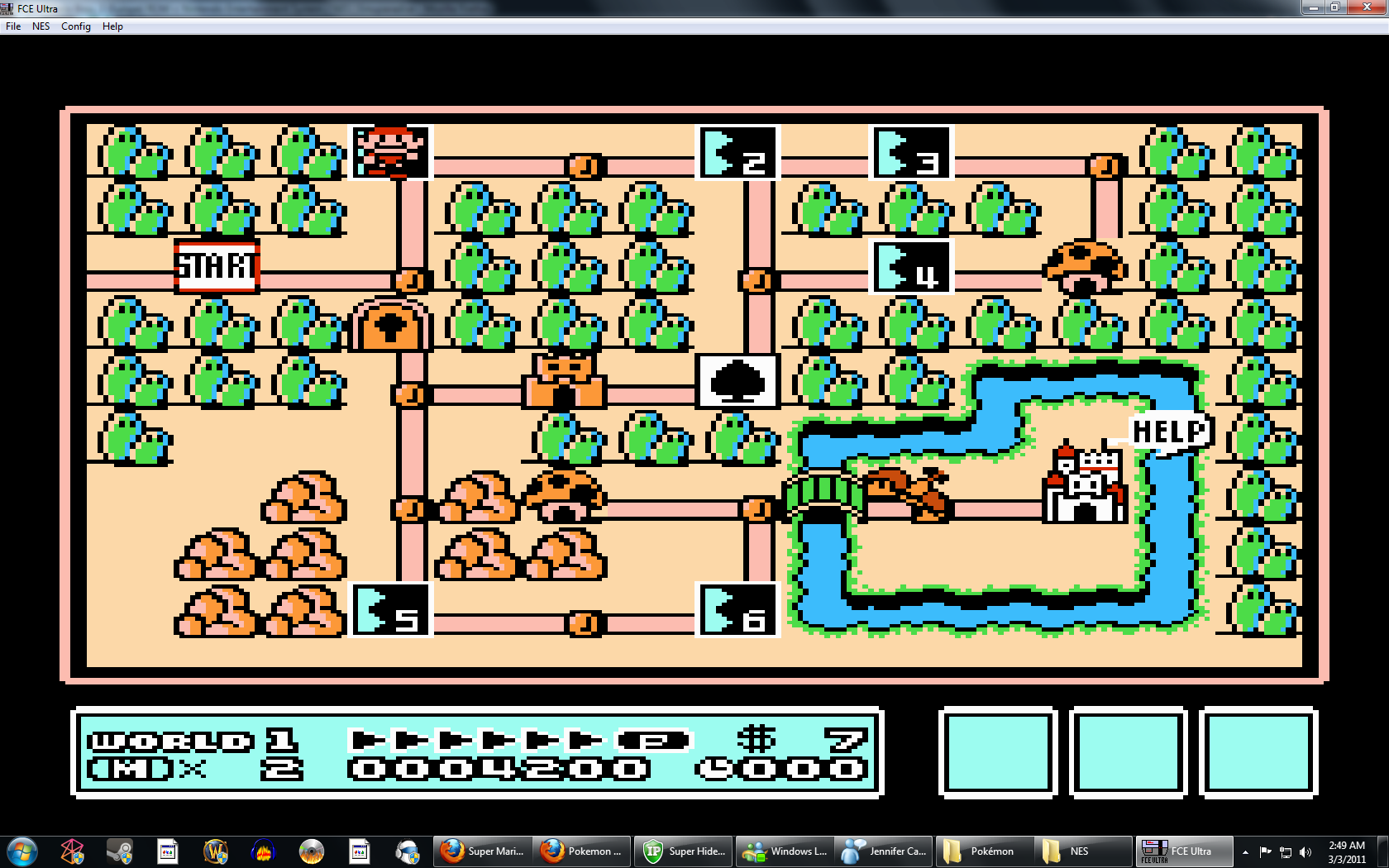This screenshot has height=868, width=1389.
Task: Open the disc burning application icon
Action: click(x=313, y=851)
